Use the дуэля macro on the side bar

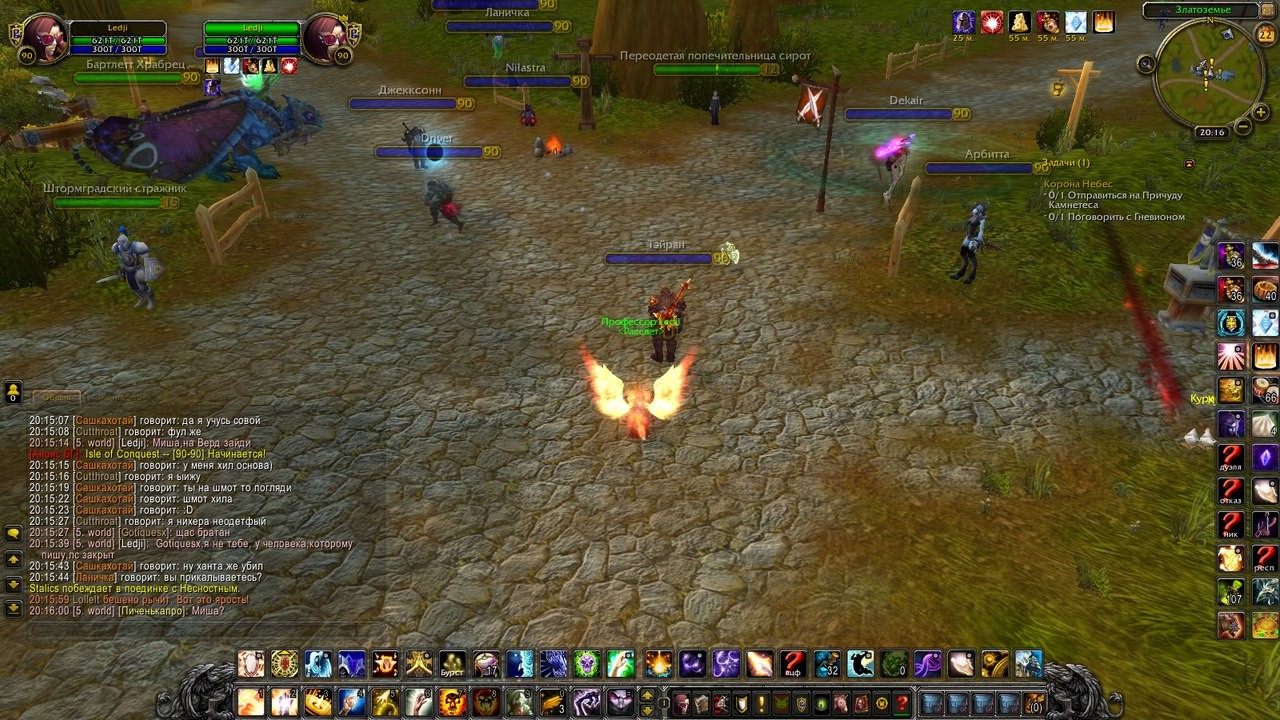pyautogui.click(x=1231, y=459)
